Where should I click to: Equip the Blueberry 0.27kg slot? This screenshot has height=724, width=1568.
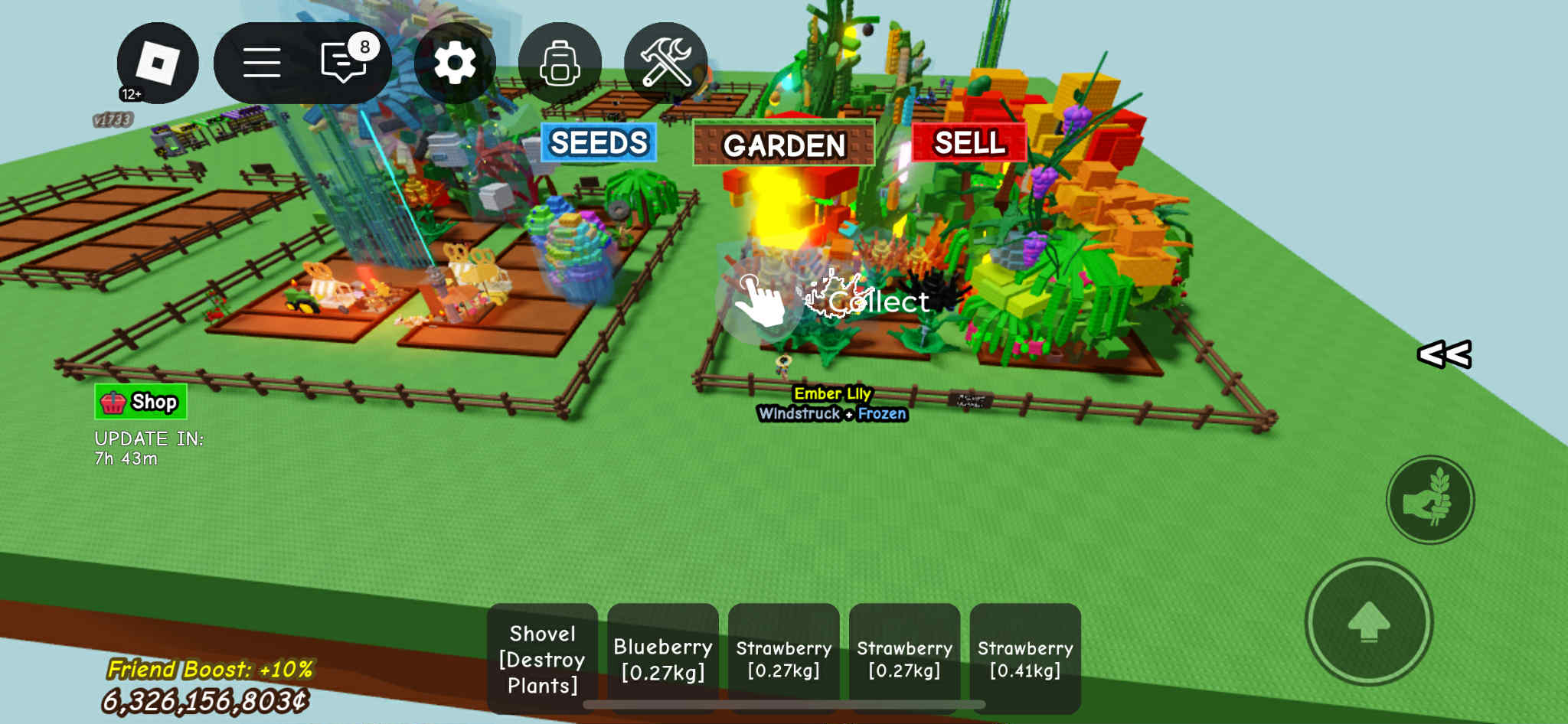[x=663, y=659]
